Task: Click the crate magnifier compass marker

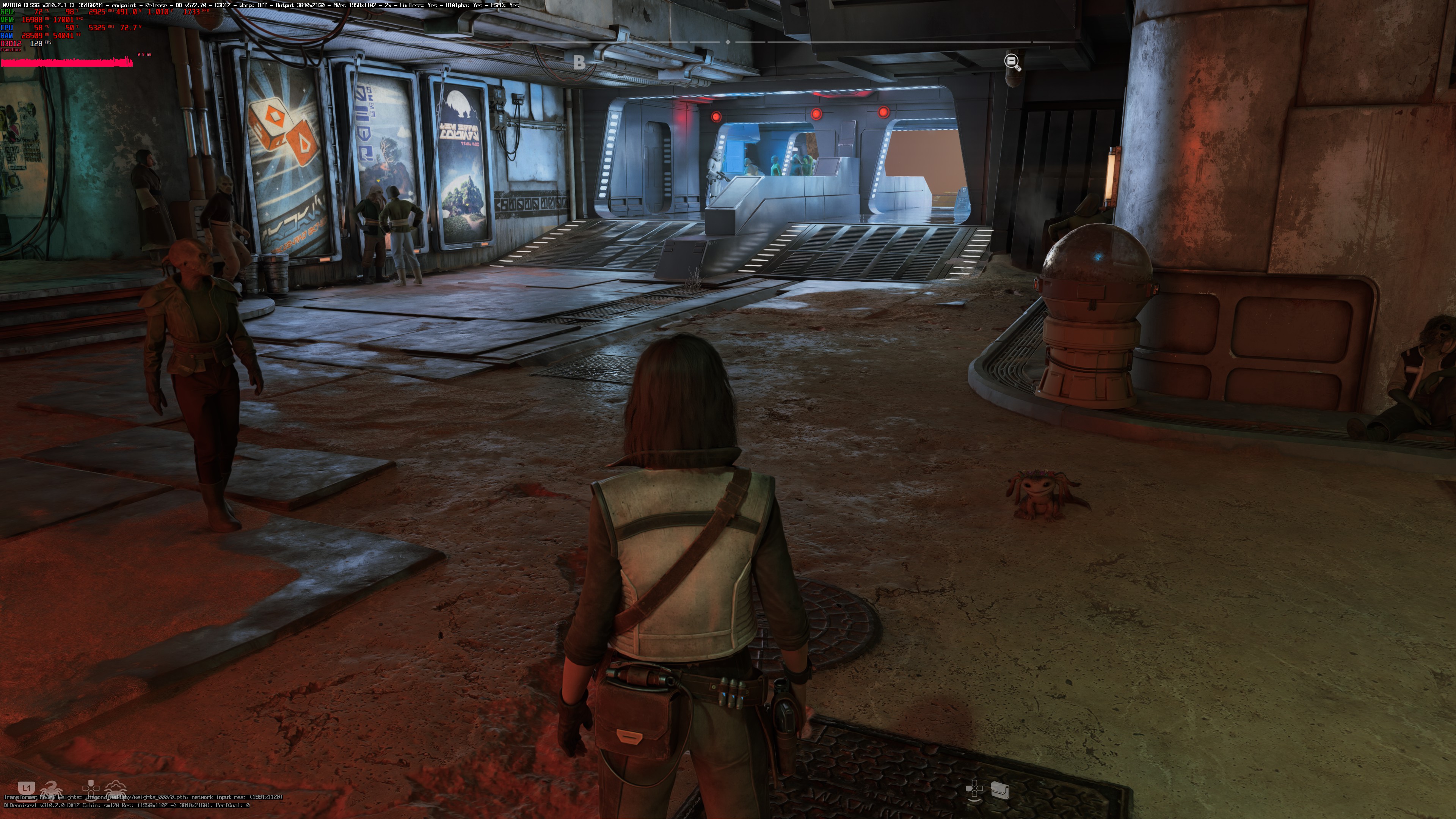Action: pos(1012,62)
